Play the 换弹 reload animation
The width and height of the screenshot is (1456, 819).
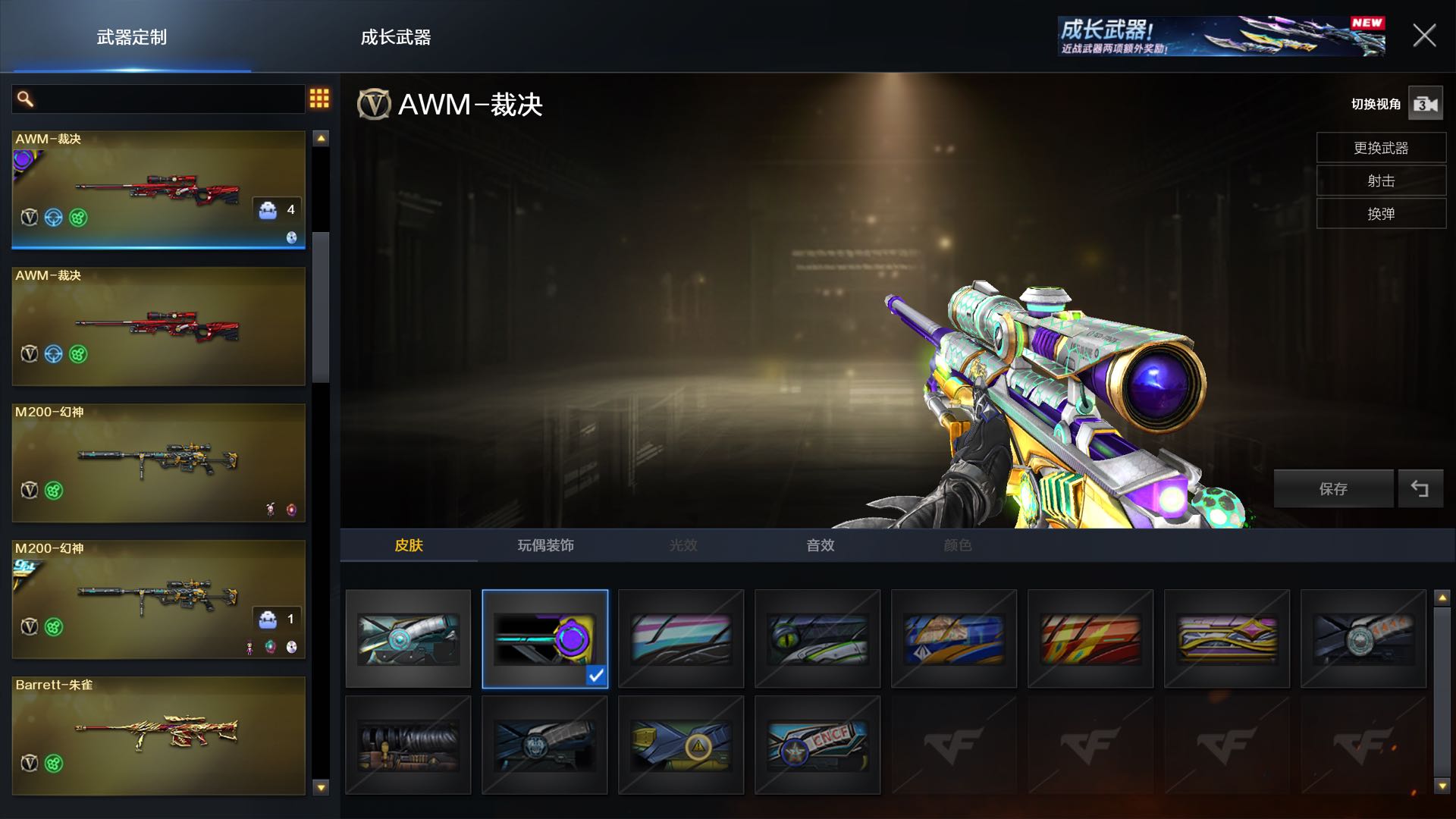click(1380, 214)
